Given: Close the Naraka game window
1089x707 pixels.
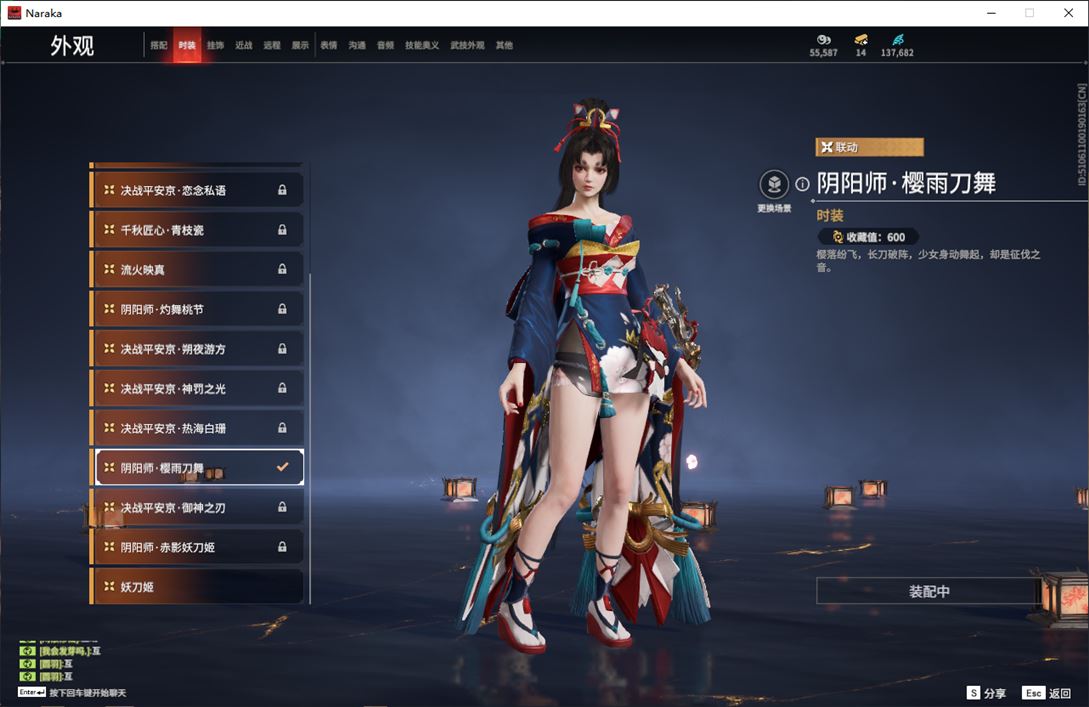Looking at the screenshot, I should pyautogui.click(x=1066, y=13).
